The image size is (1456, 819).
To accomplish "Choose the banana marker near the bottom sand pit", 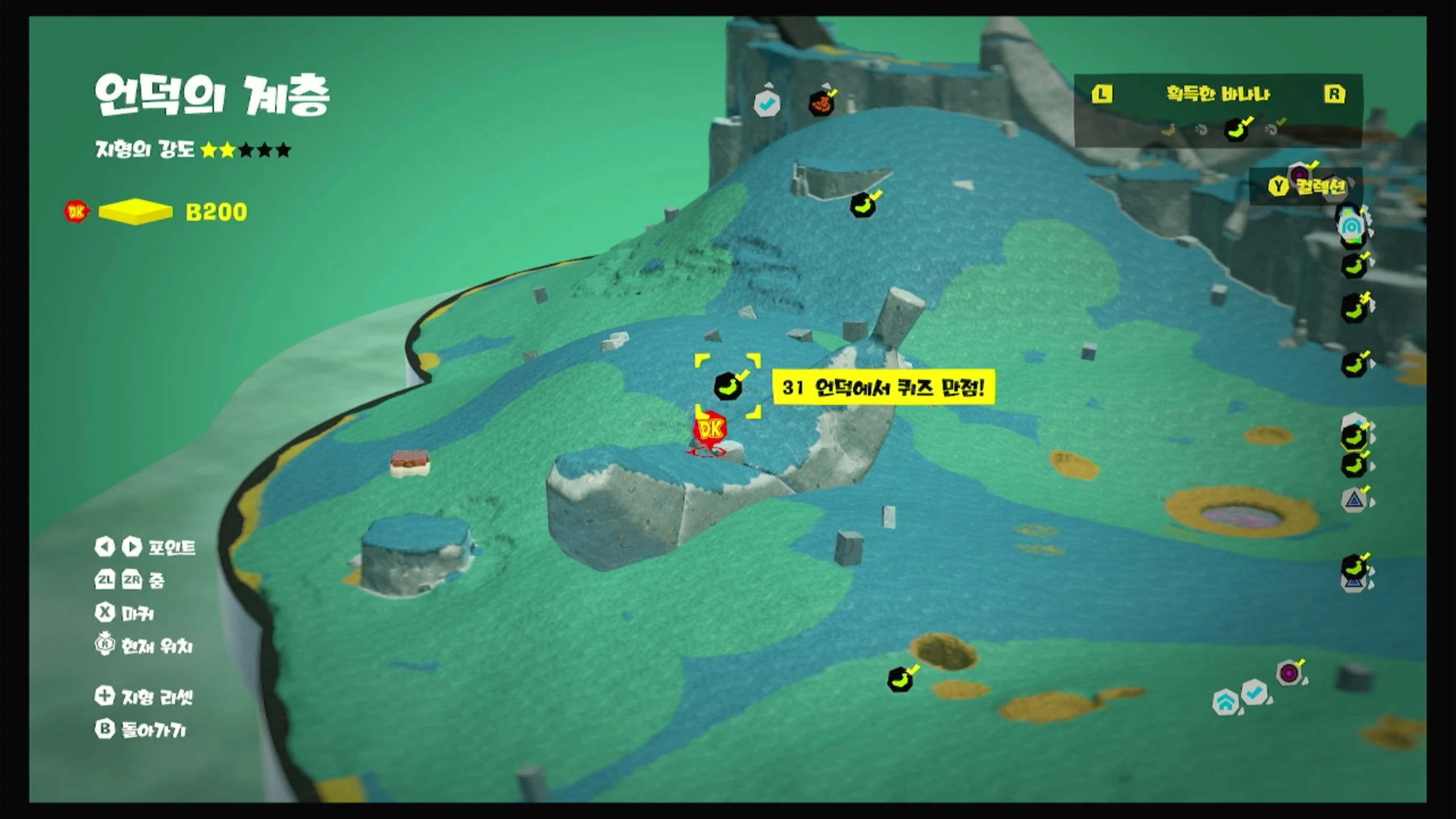I will (x=900, y=679).
